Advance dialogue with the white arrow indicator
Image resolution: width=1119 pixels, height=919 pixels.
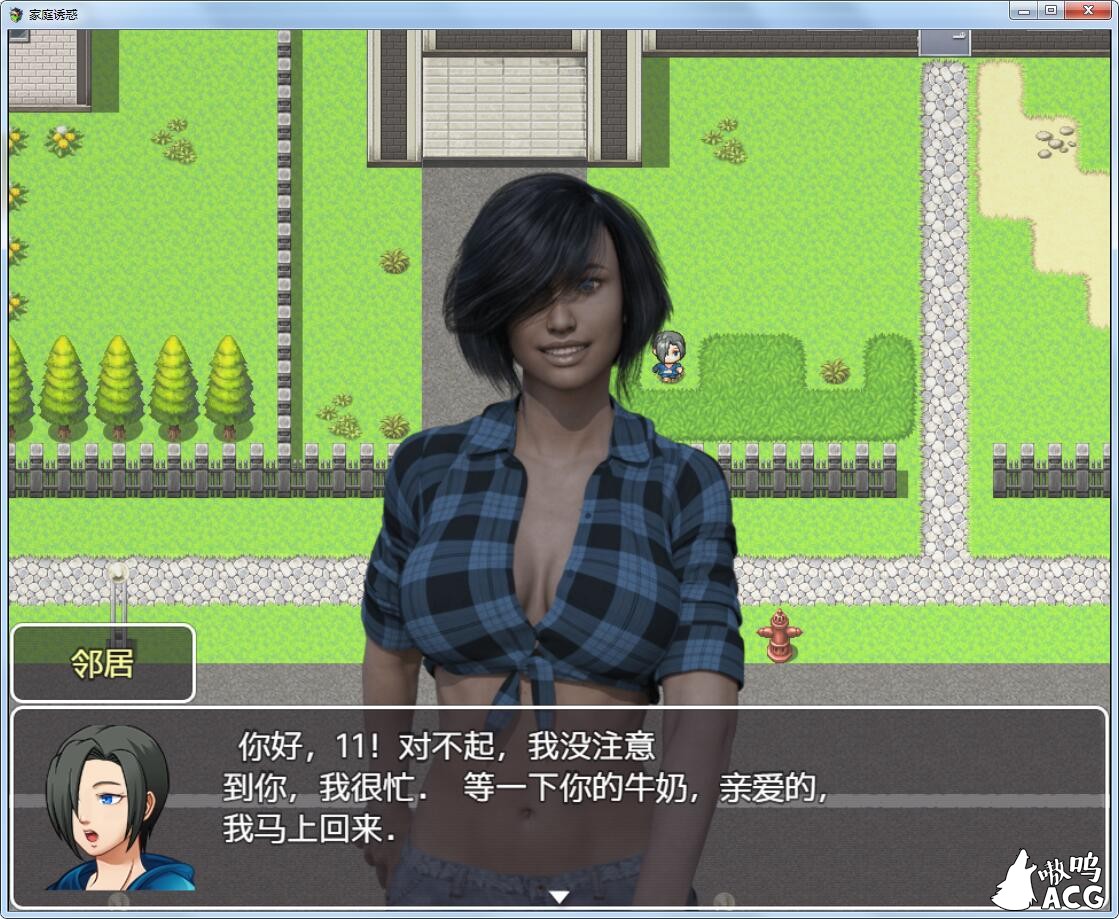click(559, 896)
